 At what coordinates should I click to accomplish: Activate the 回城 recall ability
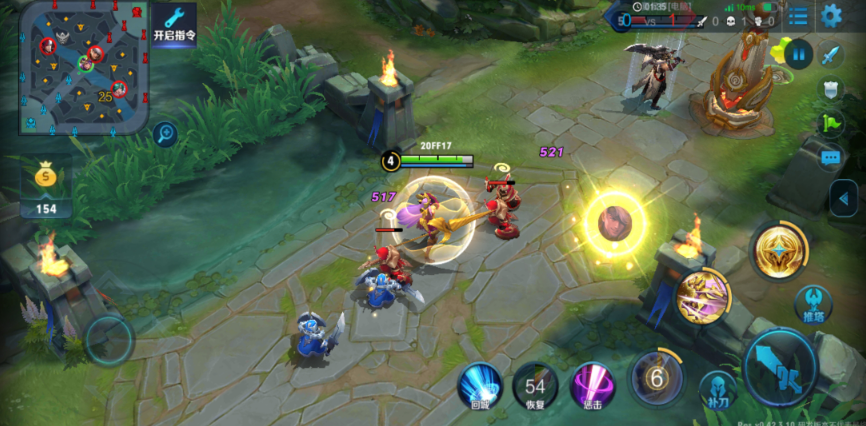point(480,383)
